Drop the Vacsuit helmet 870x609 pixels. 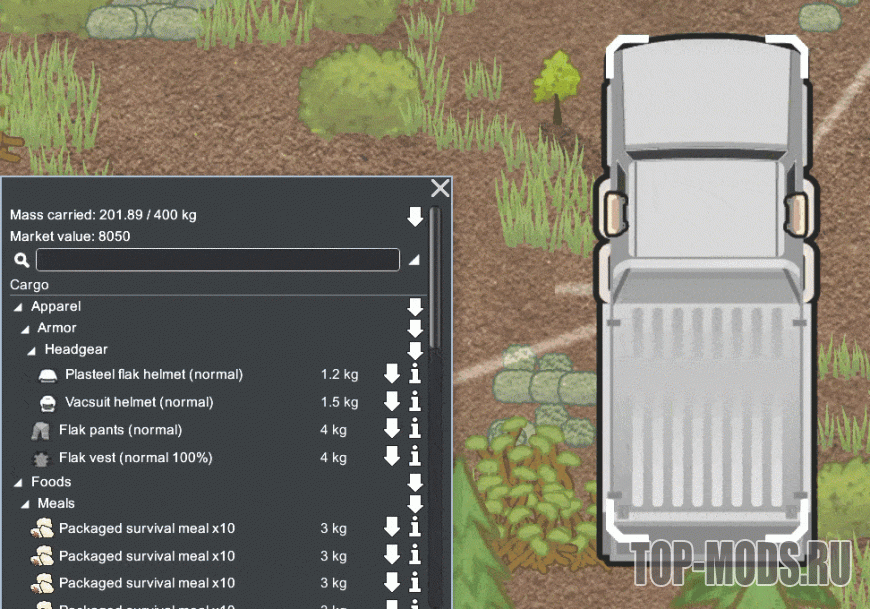pos(392,402)
